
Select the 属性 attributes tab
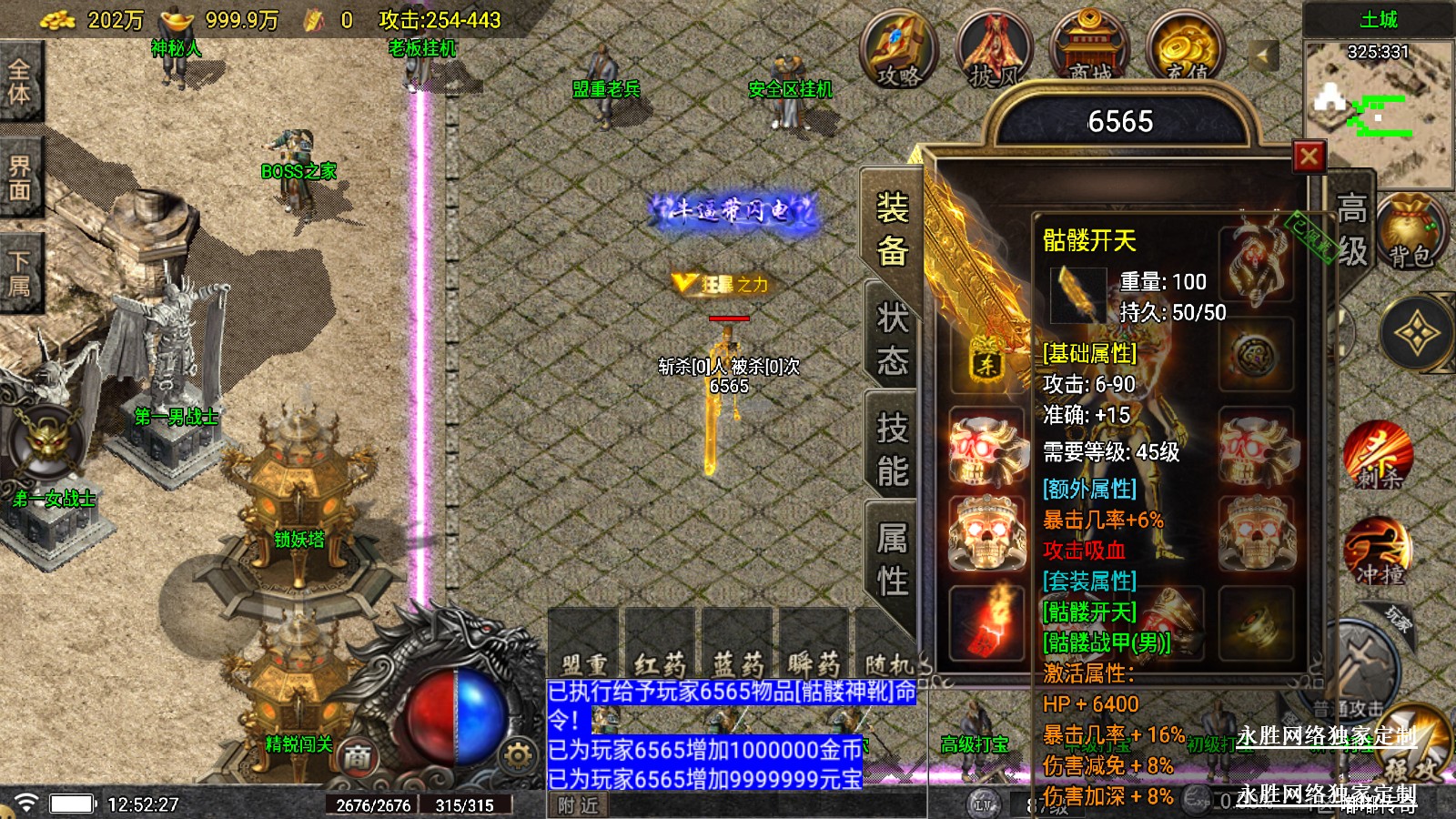(x=892, y=558)
